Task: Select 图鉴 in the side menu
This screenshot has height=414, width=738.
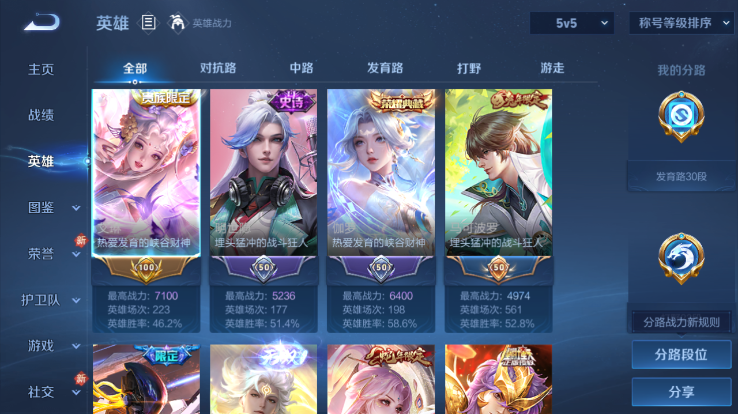Action: click(41, 207)
